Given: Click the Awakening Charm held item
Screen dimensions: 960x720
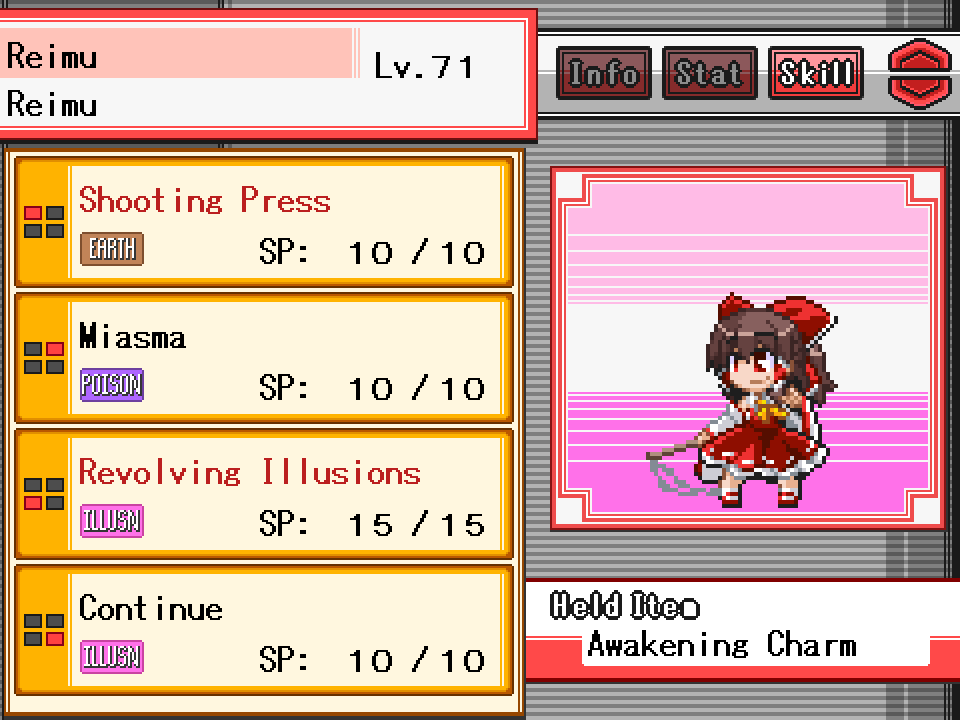Looking at the screenshot, I should pyautogui.click(x=722, y=645).
